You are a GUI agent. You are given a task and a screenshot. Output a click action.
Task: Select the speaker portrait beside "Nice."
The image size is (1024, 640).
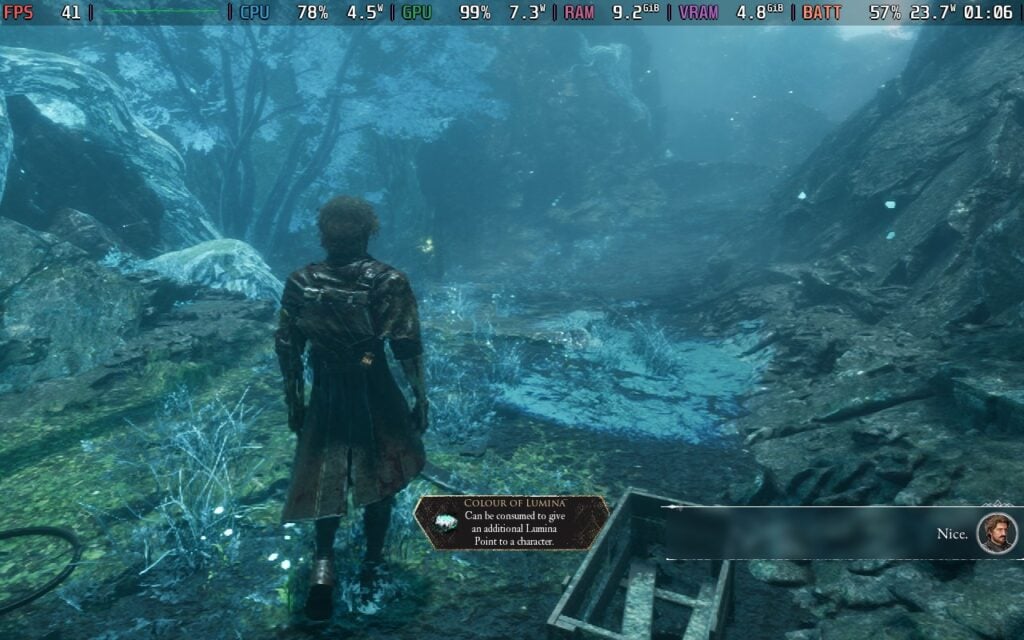(996, 533)
